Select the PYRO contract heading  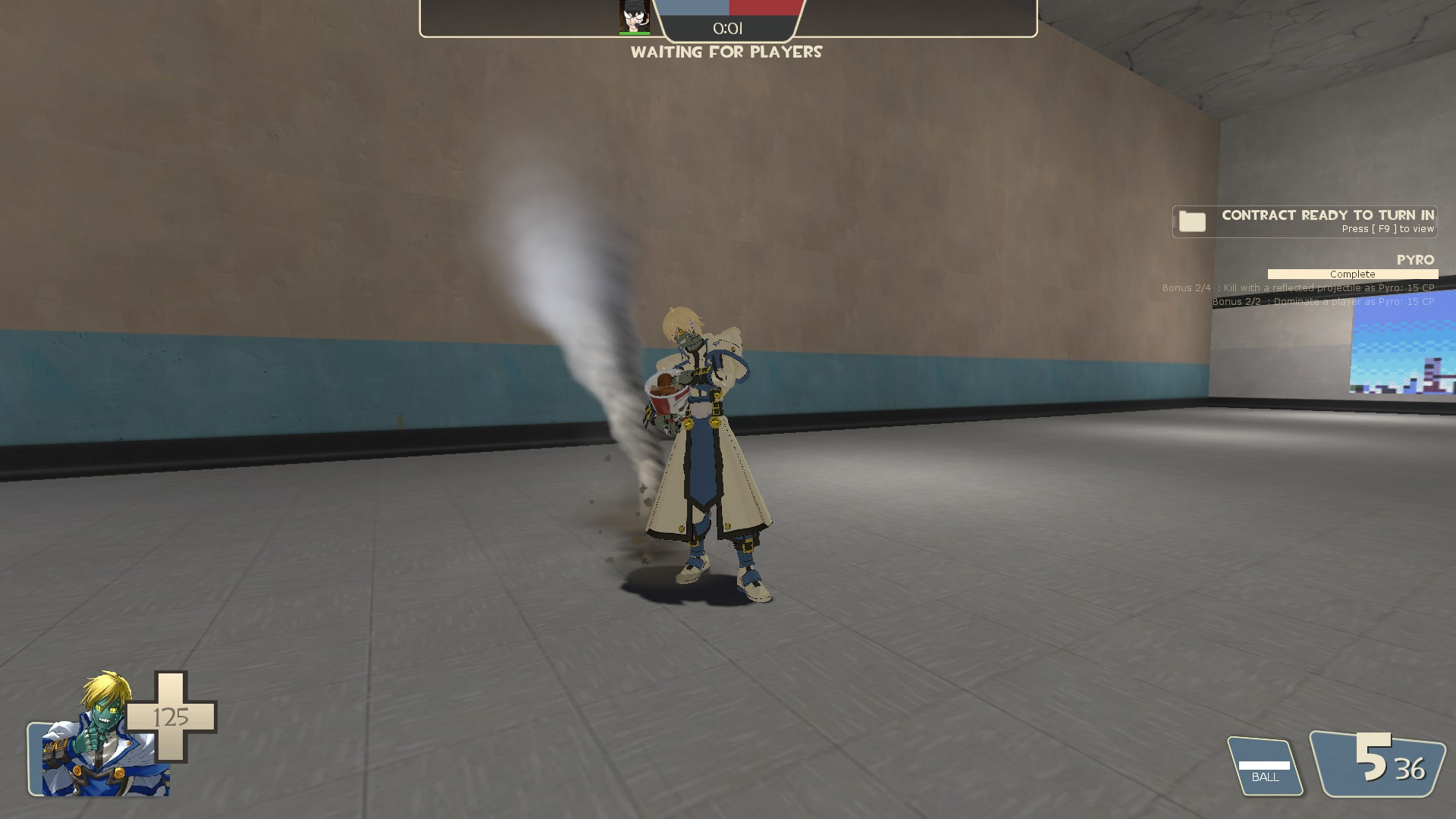pyautogui.click(x=1415, y=260)
